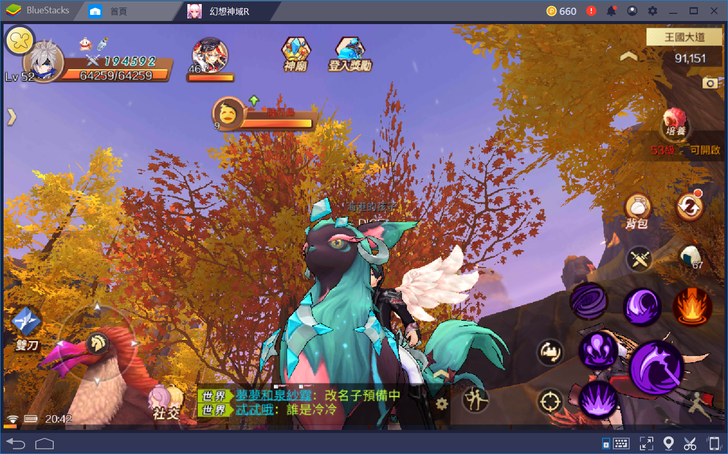Take a screenshot with the camera icon

coord(711,83)
